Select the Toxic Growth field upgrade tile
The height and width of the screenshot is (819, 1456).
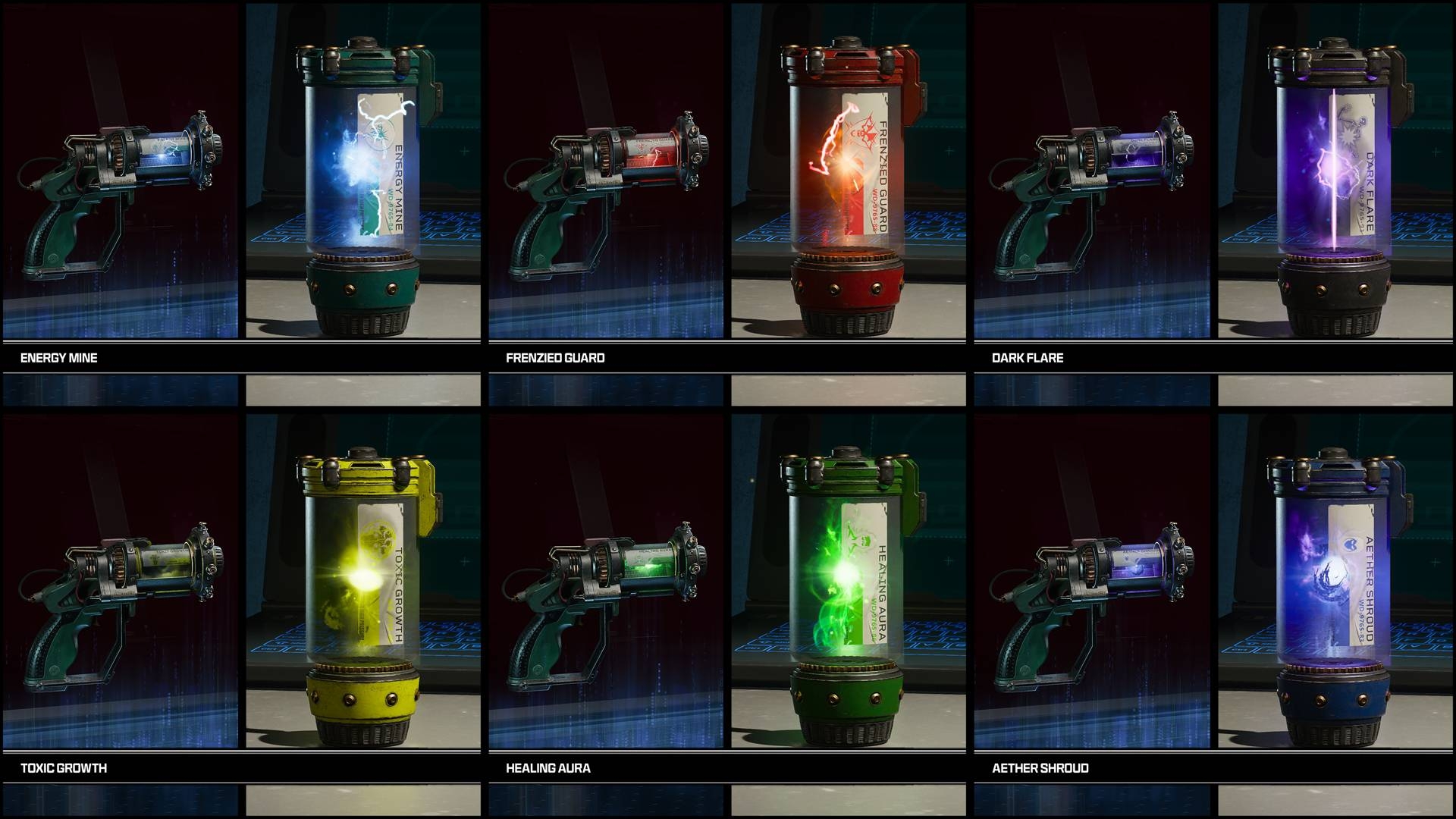click(x=241, y=599)
